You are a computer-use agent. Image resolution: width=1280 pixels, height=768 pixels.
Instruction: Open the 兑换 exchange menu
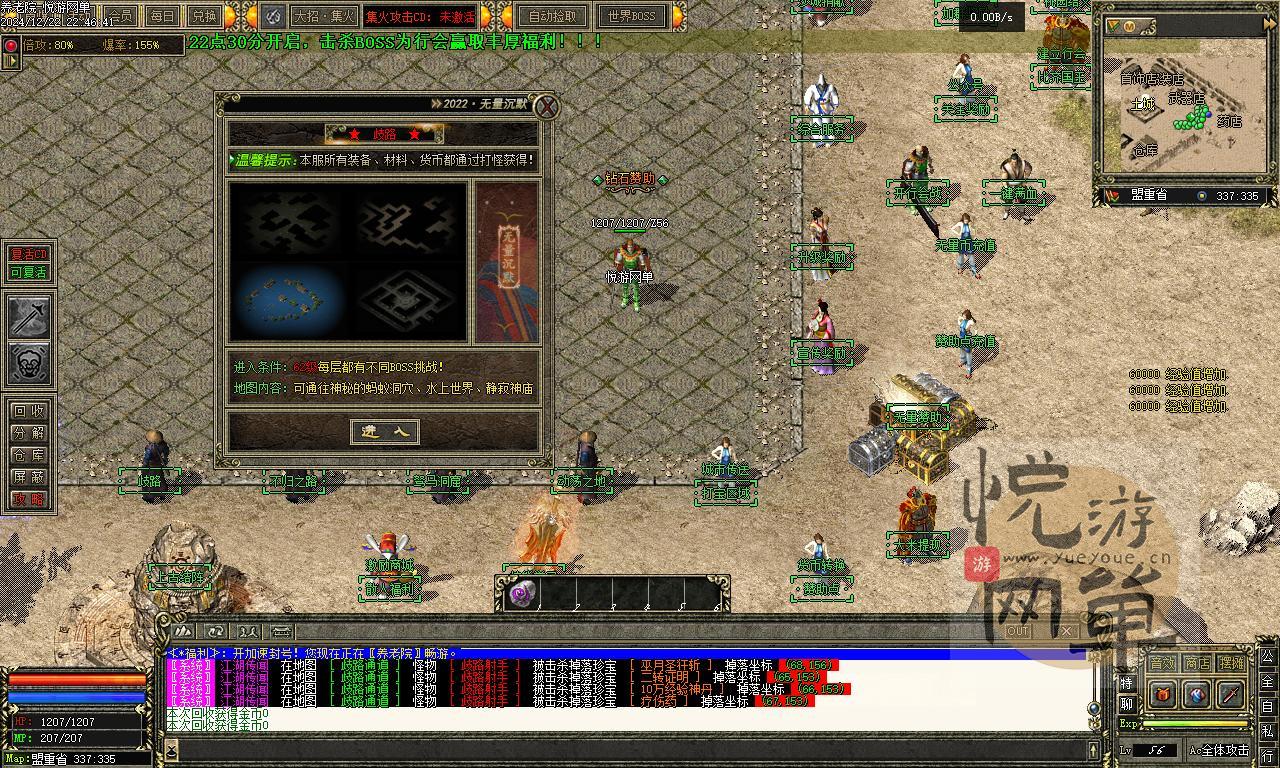coord(204,16)
